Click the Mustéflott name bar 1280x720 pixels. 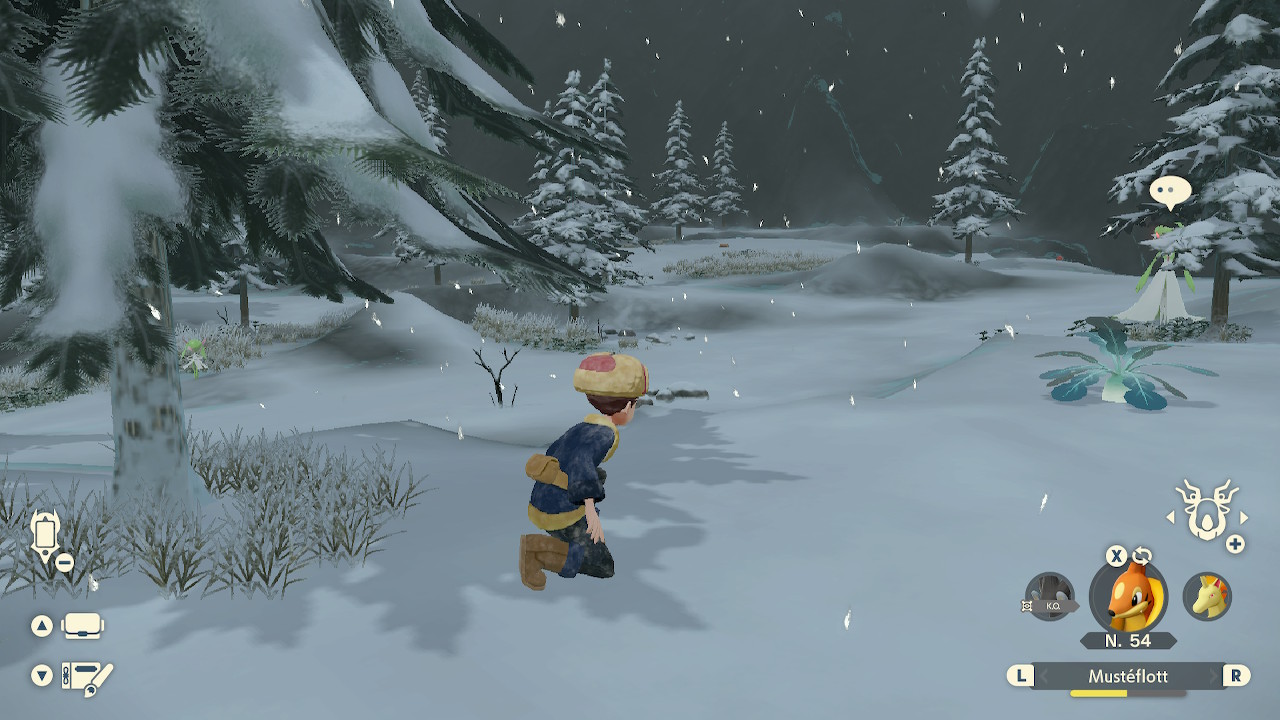1128,677
